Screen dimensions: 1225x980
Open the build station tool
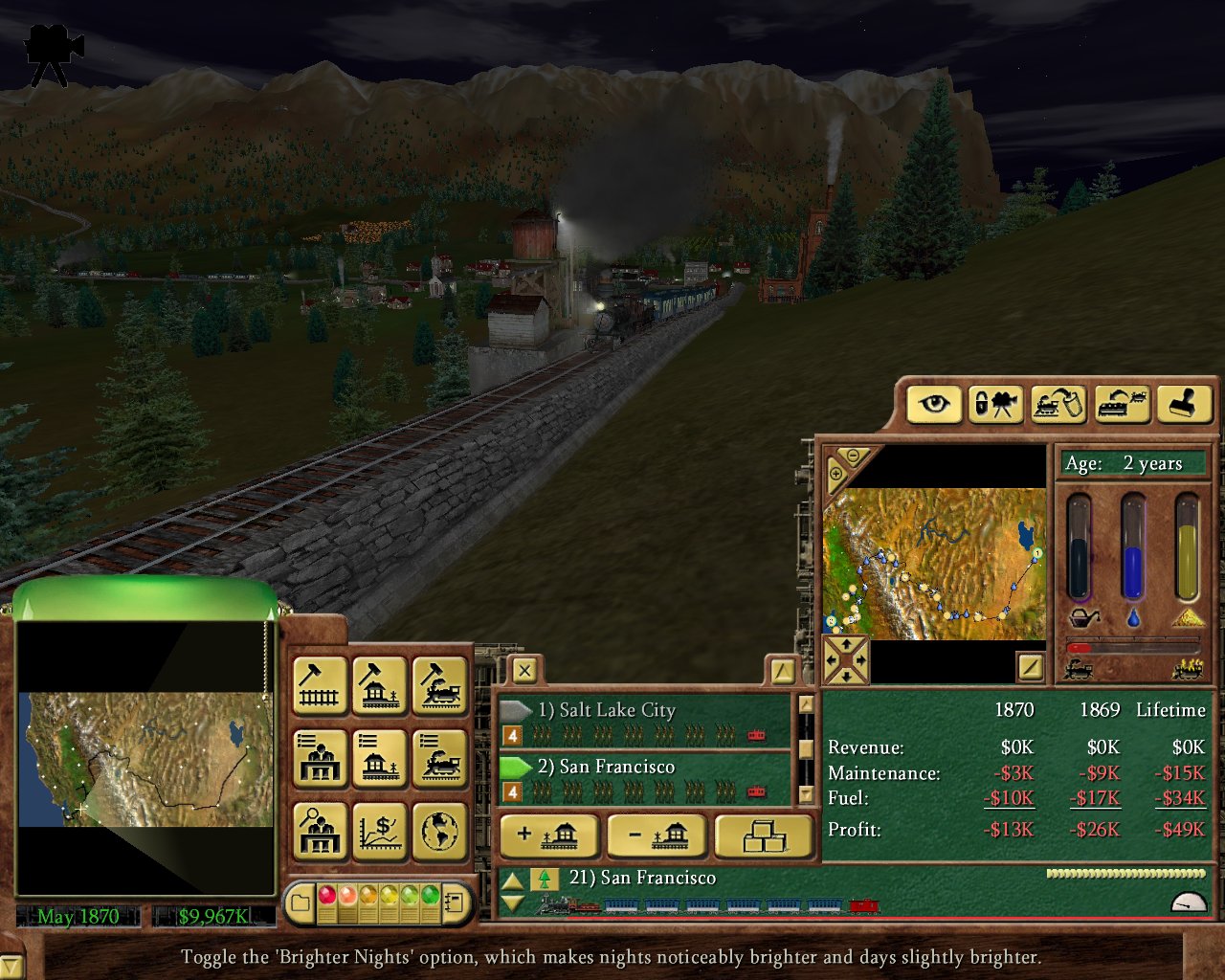[380, 684]
